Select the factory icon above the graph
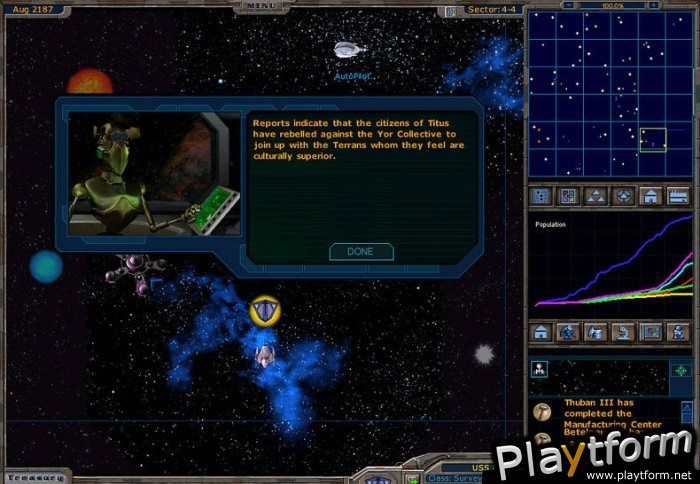 coord(679,196)
